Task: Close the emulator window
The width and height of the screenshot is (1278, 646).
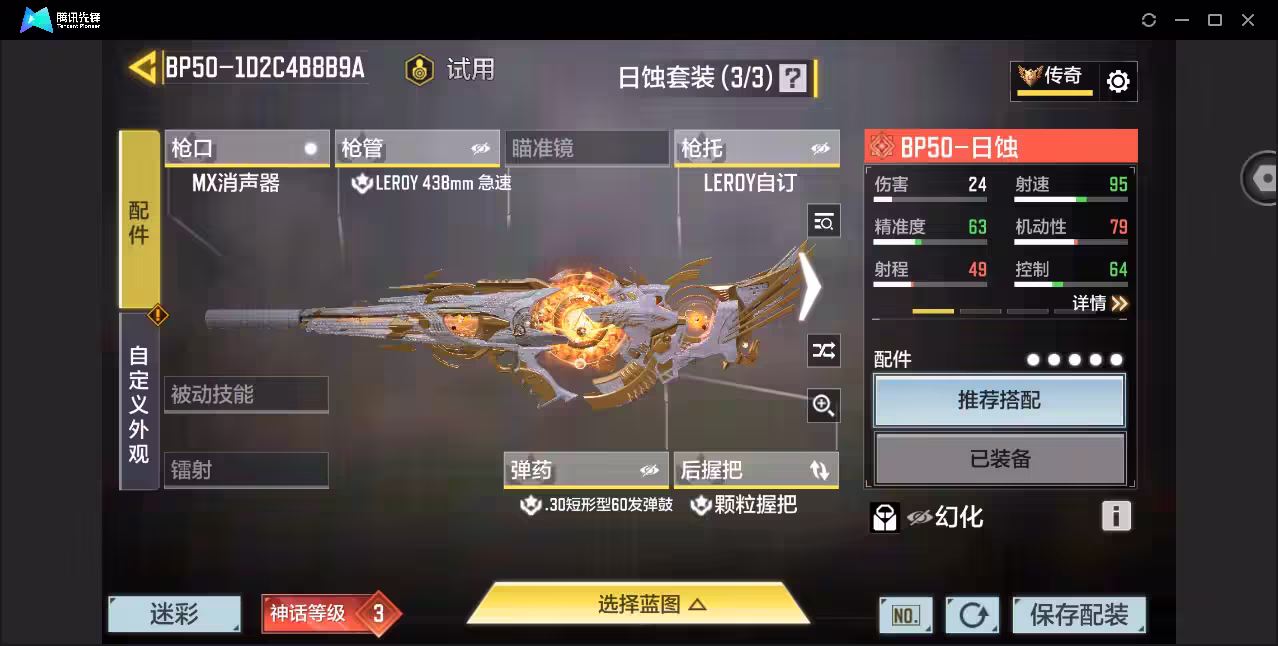Action: 1248,20
